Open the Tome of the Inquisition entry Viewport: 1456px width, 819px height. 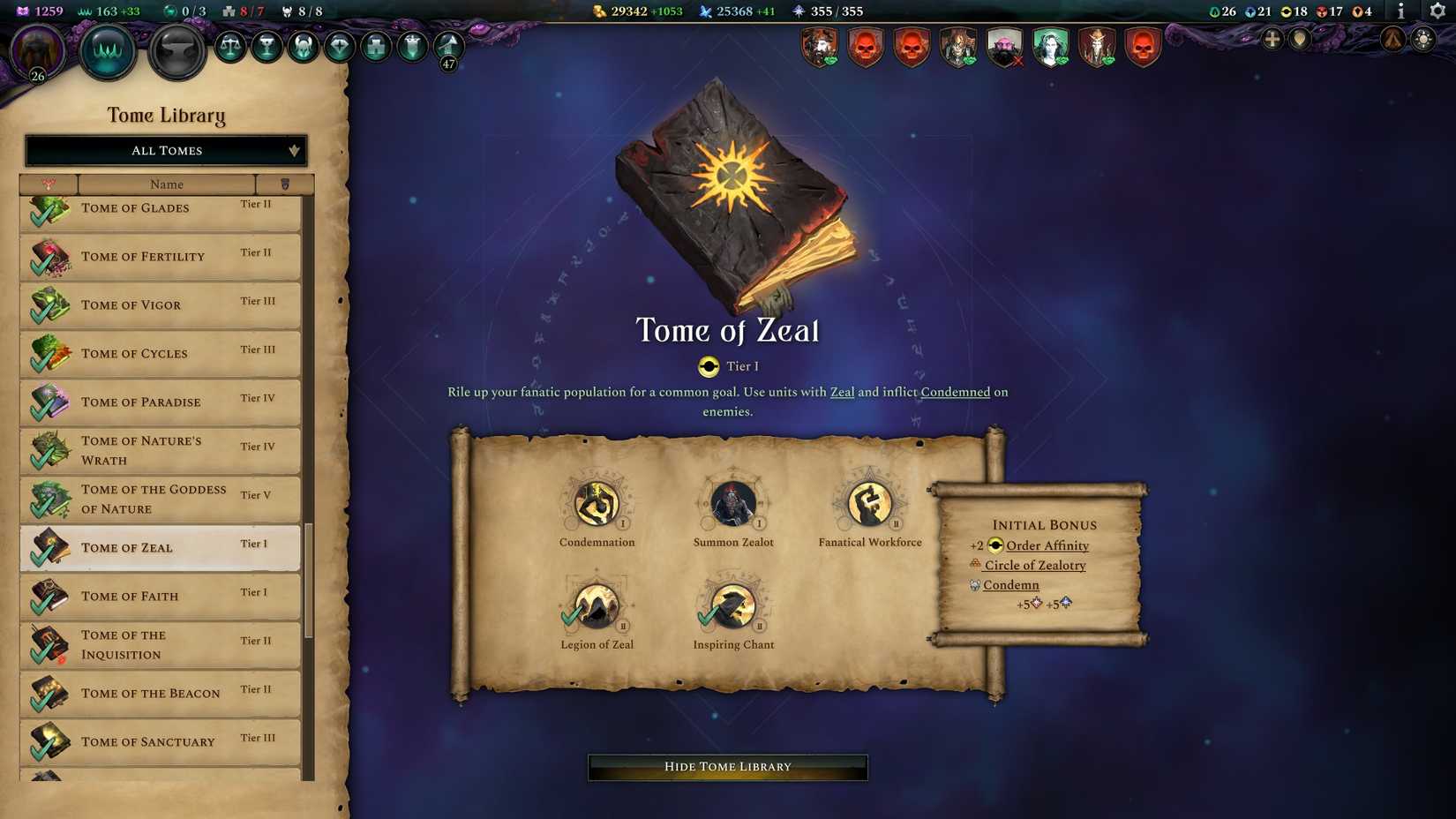click(x=159, y=644)
